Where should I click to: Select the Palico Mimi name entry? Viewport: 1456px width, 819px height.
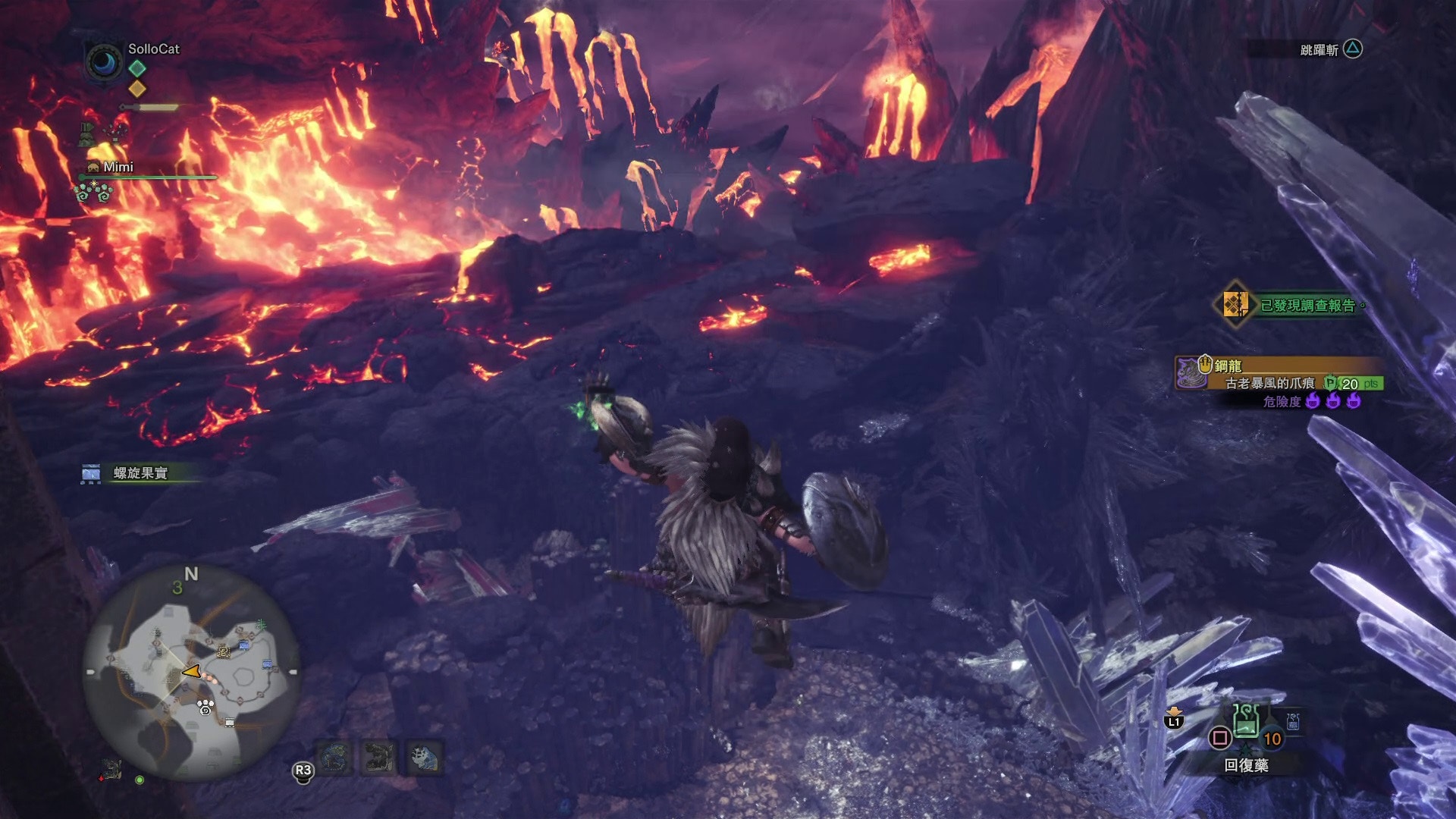(118, 167)
